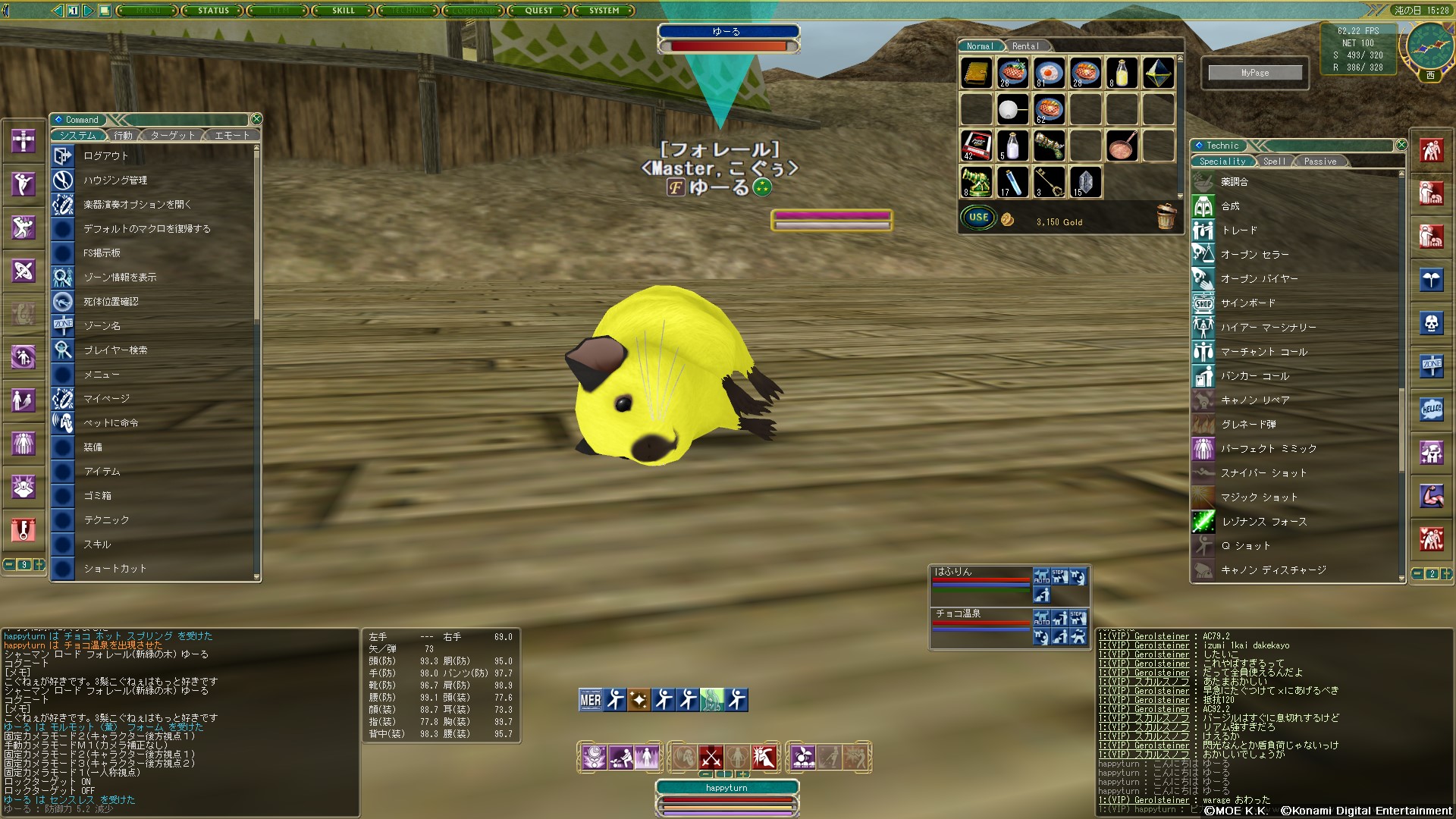The image size is (1456, 819).
Task: Select the トレード technic
Action: (x=1239, y=231)
